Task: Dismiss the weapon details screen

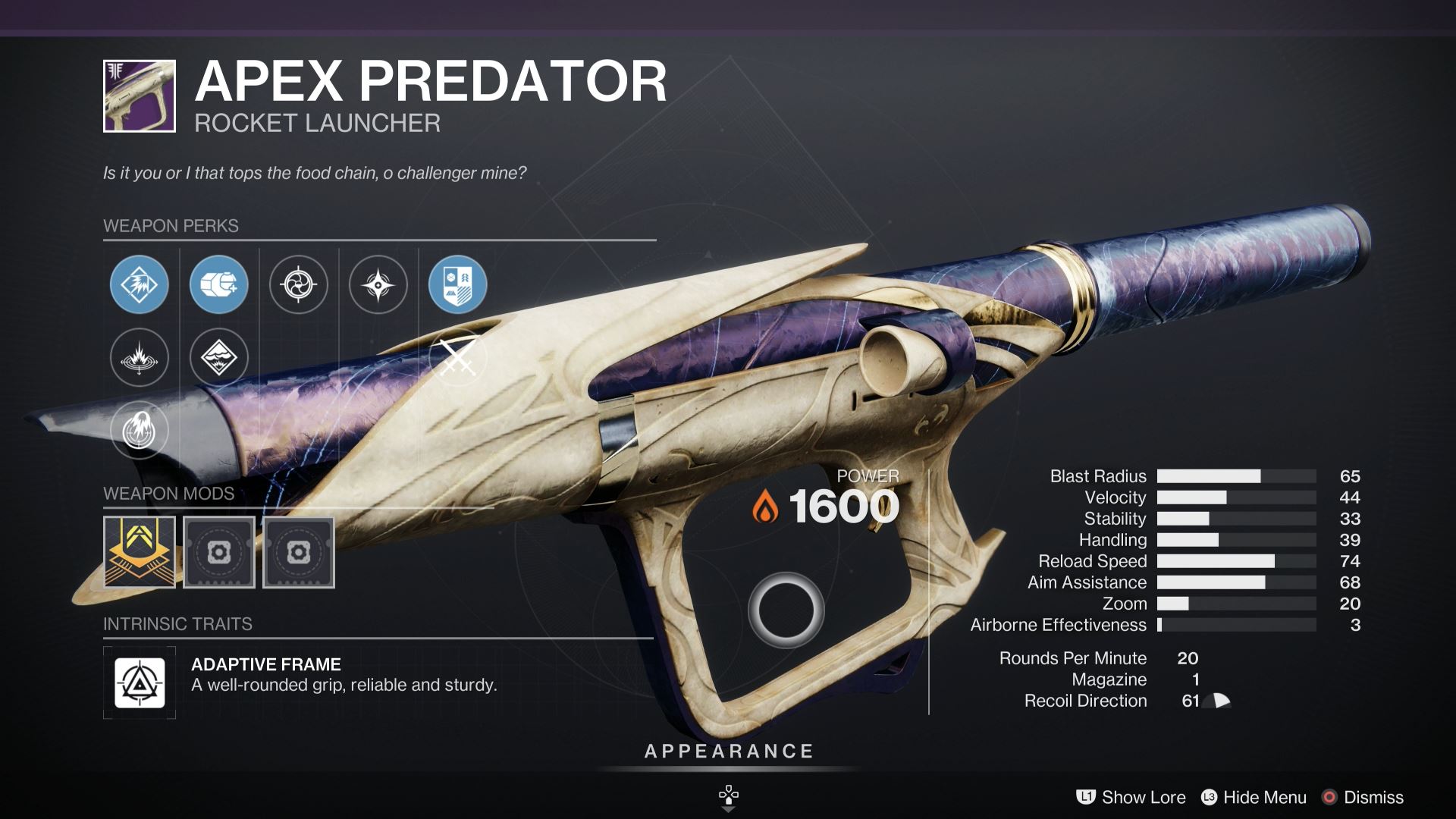Action: click(1373, 797)
